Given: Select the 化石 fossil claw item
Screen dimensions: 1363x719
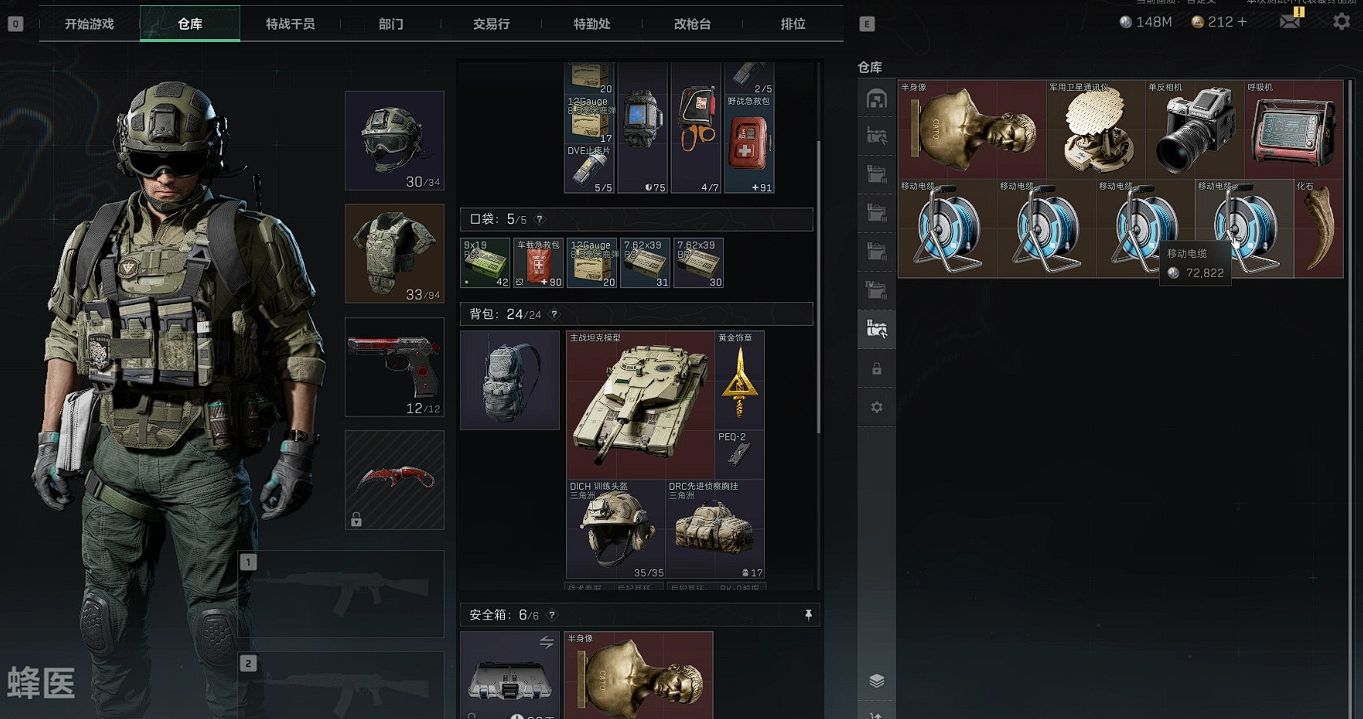Looking at the screenshot, I should [1319, 229].
